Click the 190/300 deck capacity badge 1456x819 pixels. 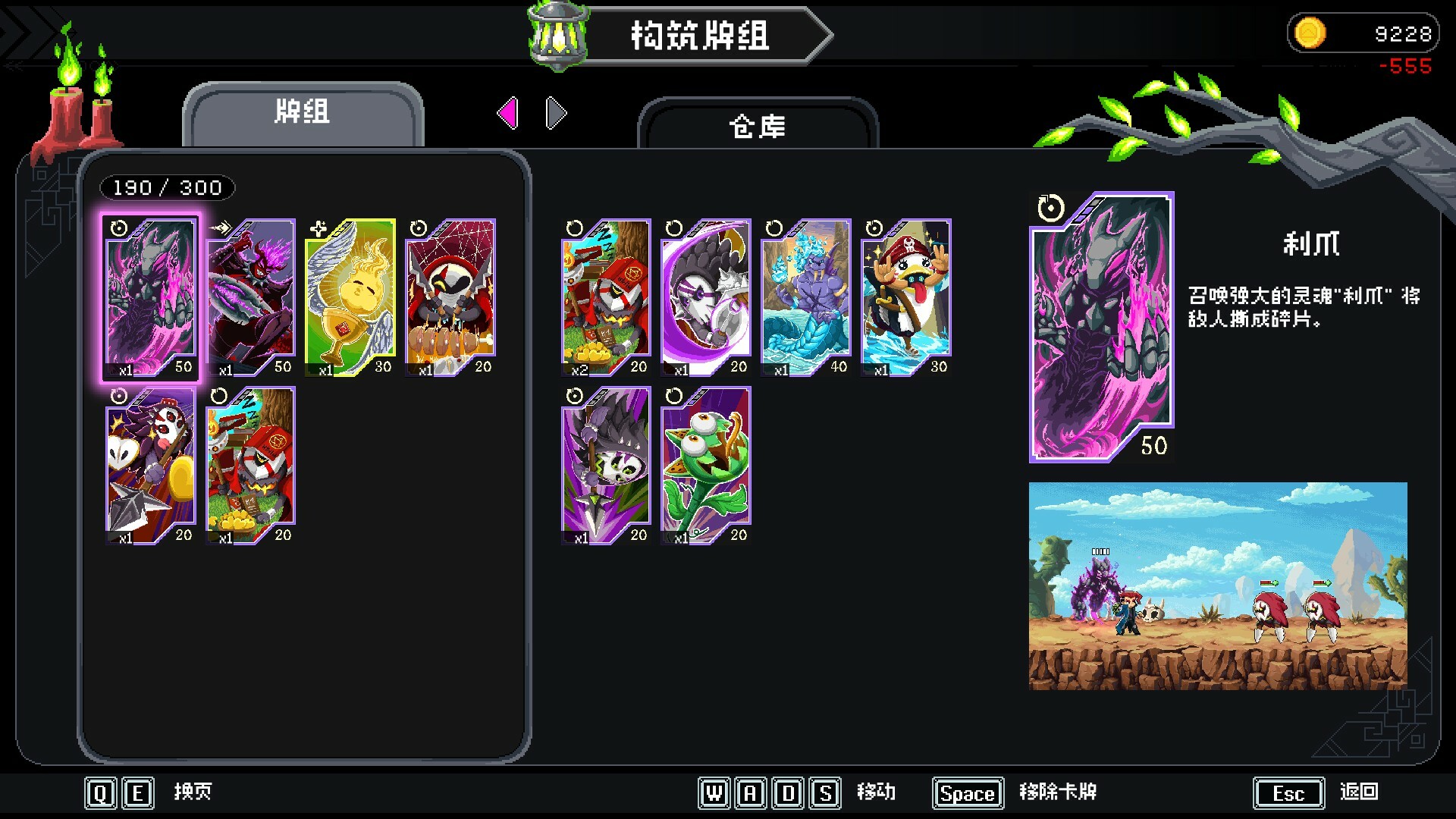point(168,187)
